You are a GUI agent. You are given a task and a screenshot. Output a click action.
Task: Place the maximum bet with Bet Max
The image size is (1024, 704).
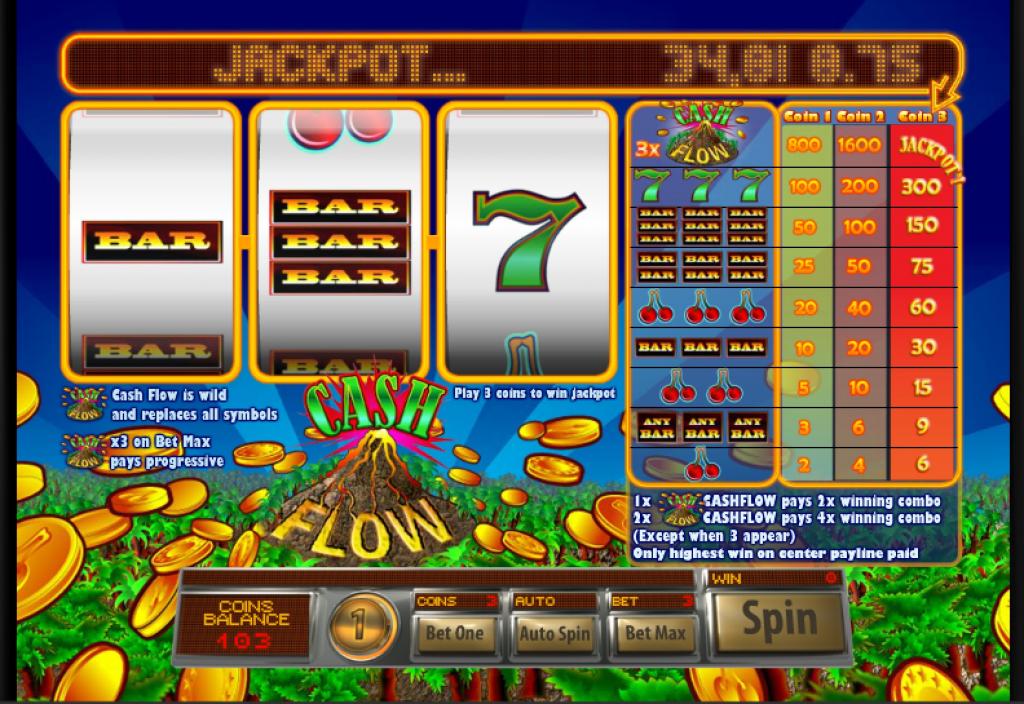pyautogui.click(x=653, y=633)
